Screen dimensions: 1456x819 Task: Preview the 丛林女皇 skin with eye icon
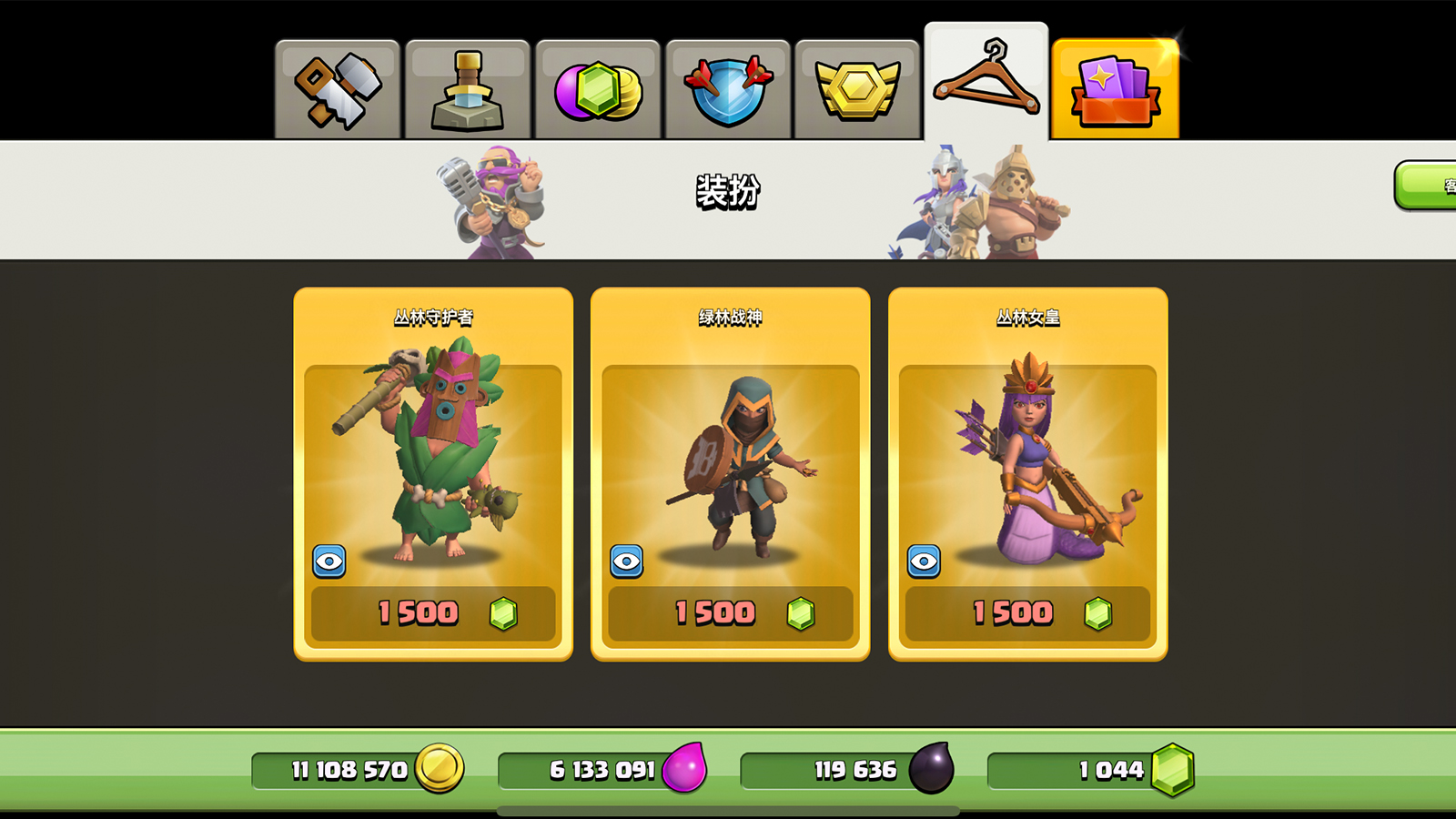click(924, 561)
